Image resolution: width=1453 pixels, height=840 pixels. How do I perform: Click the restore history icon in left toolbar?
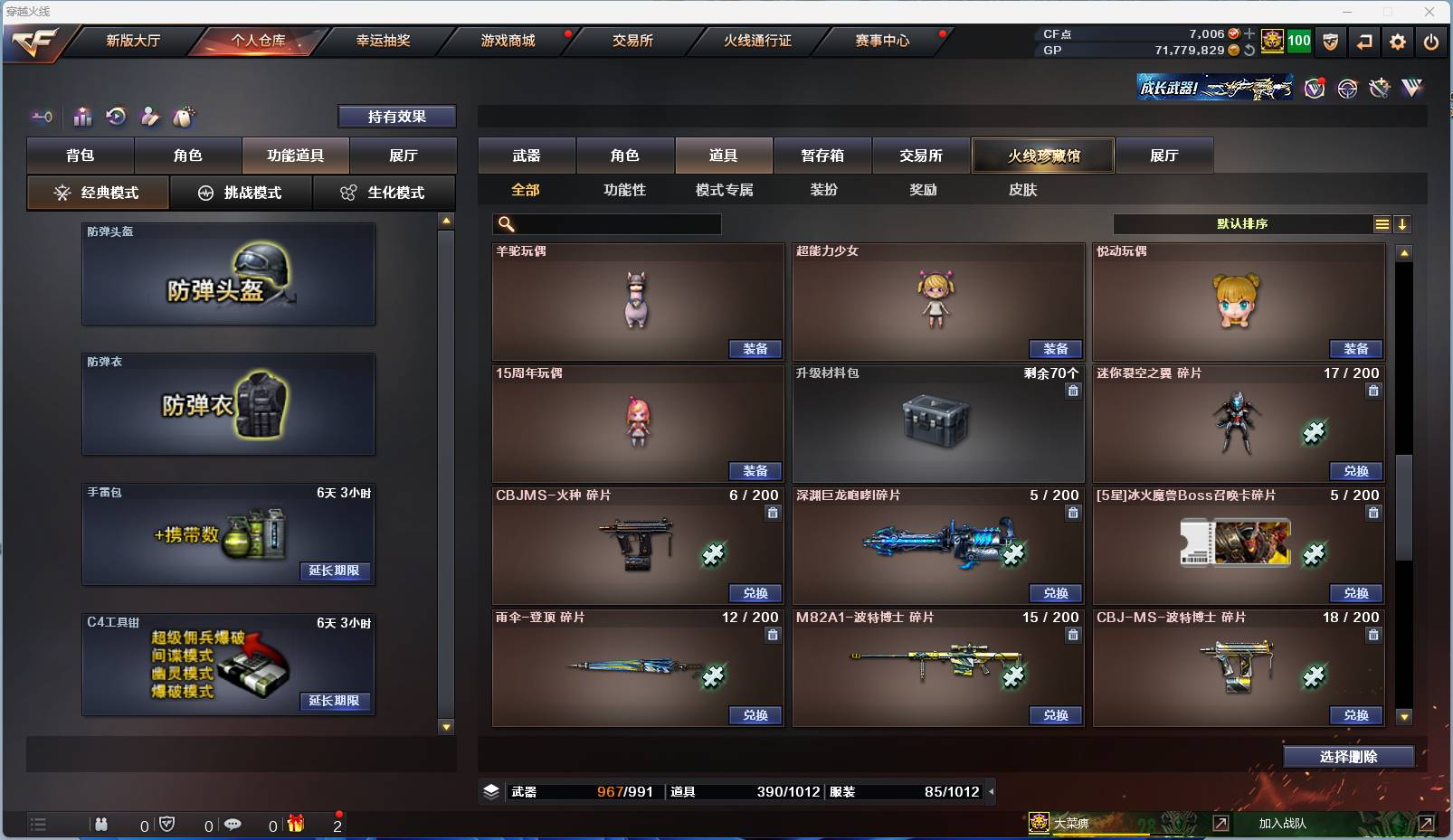[115, 117]
